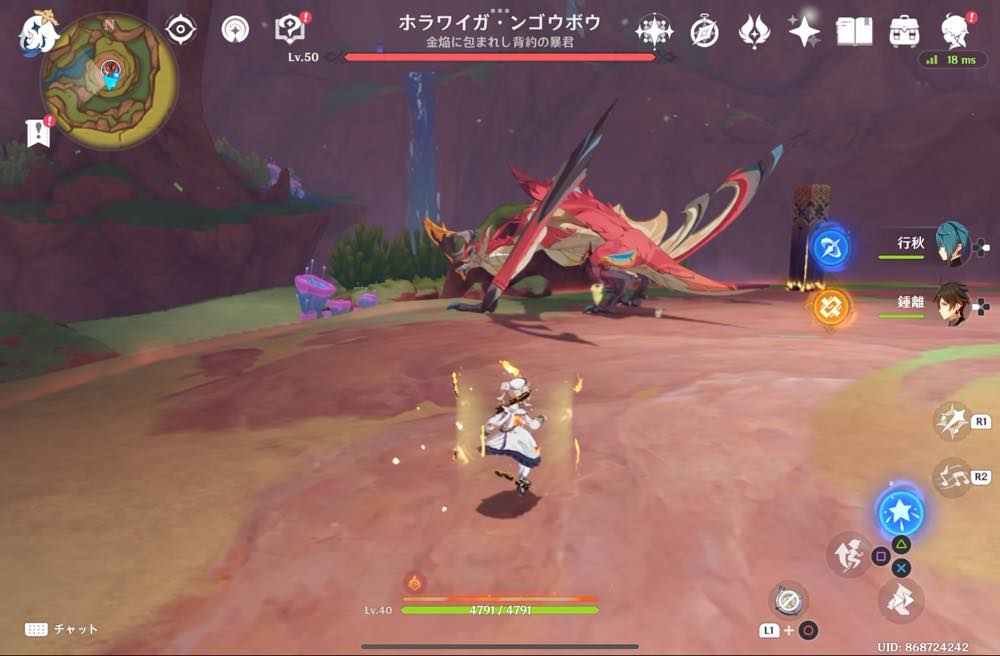
Task: Open the Paimon main menu
Action: 37,33
